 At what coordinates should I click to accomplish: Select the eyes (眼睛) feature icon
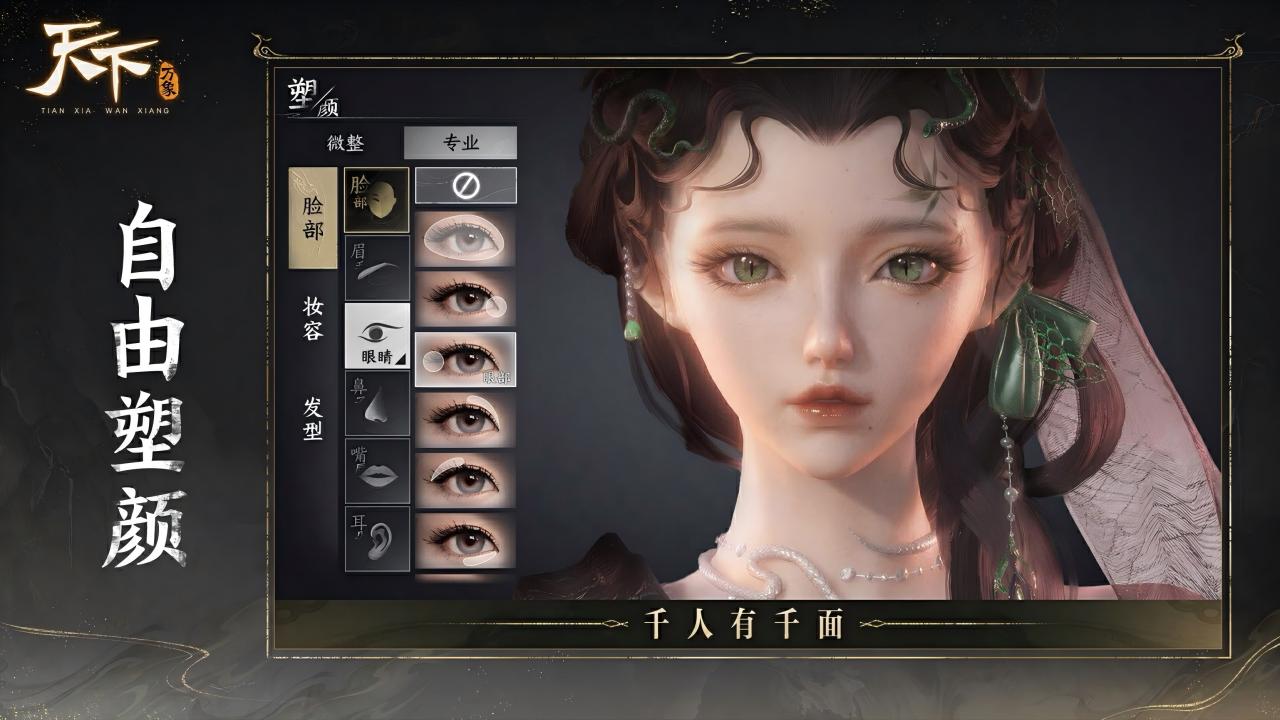pyautogui.click(x=375, y=335)
